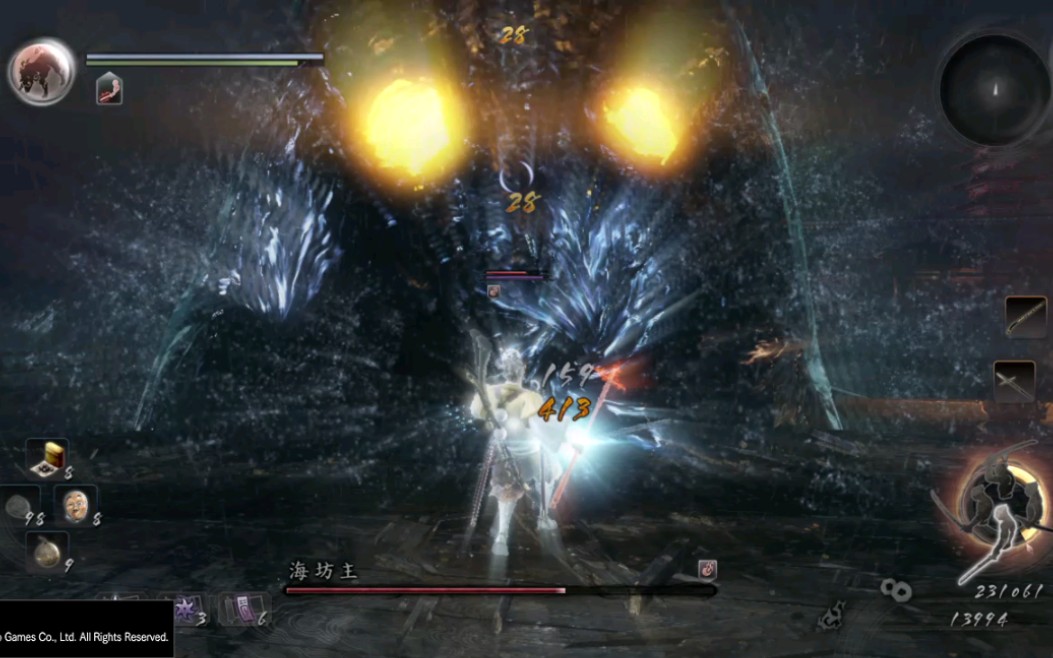Open the circular compass radar

coord(994,90)
